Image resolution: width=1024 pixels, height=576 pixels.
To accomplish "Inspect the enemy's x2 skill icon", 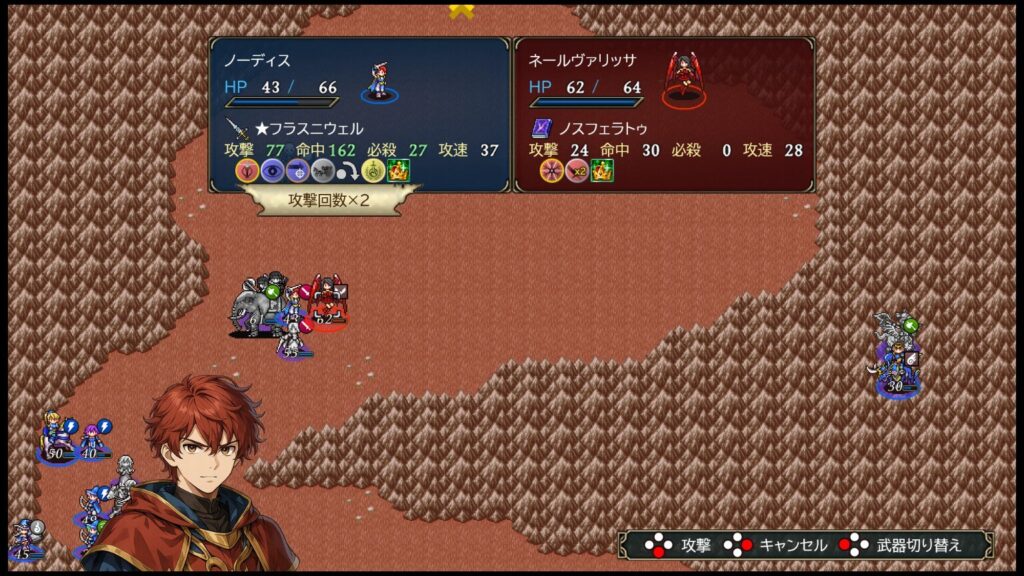I will pyautogui.click(x=577, y=171).
